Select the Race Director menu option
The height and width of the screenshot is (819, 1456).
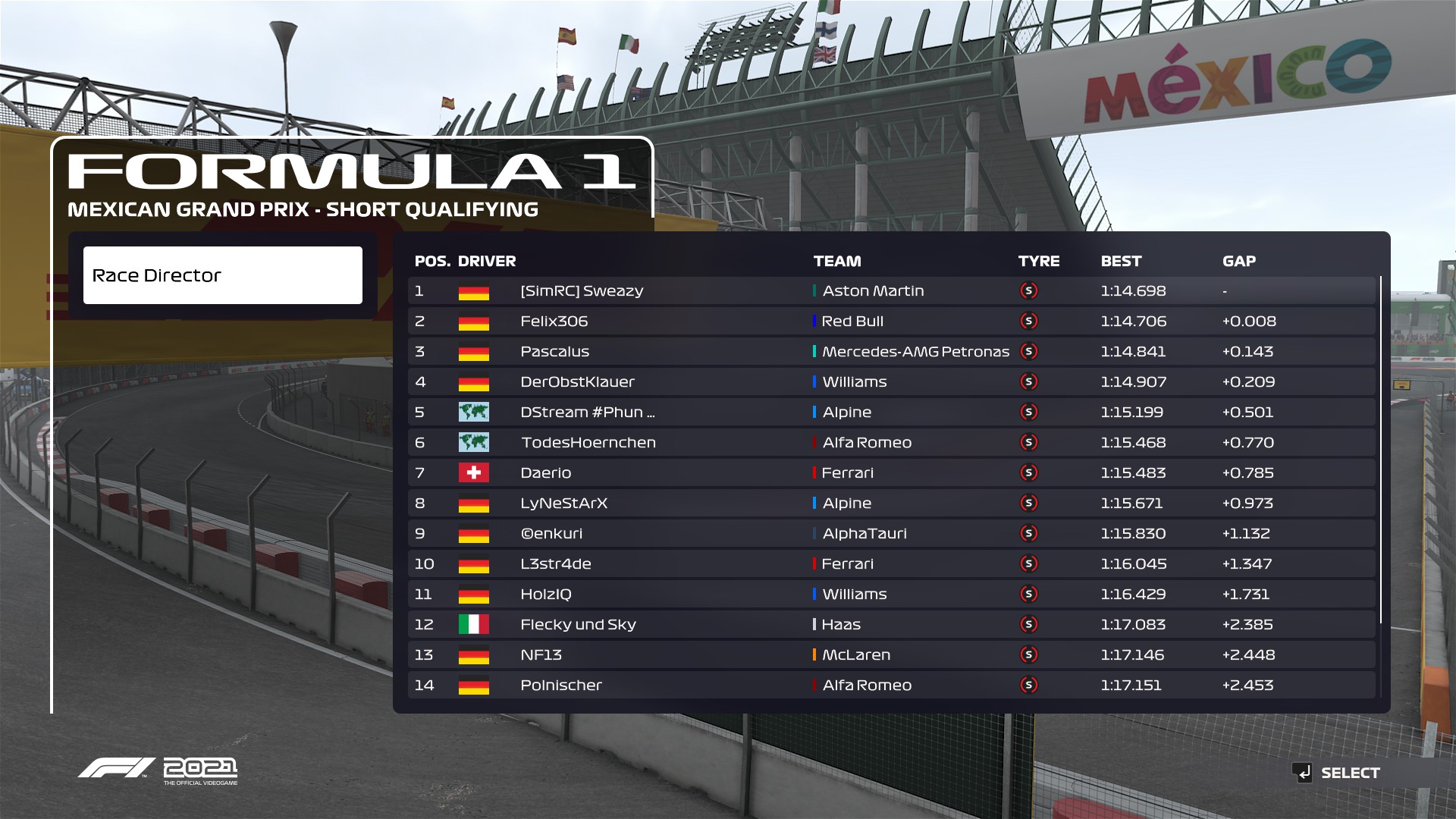click(x=222, y=275)
